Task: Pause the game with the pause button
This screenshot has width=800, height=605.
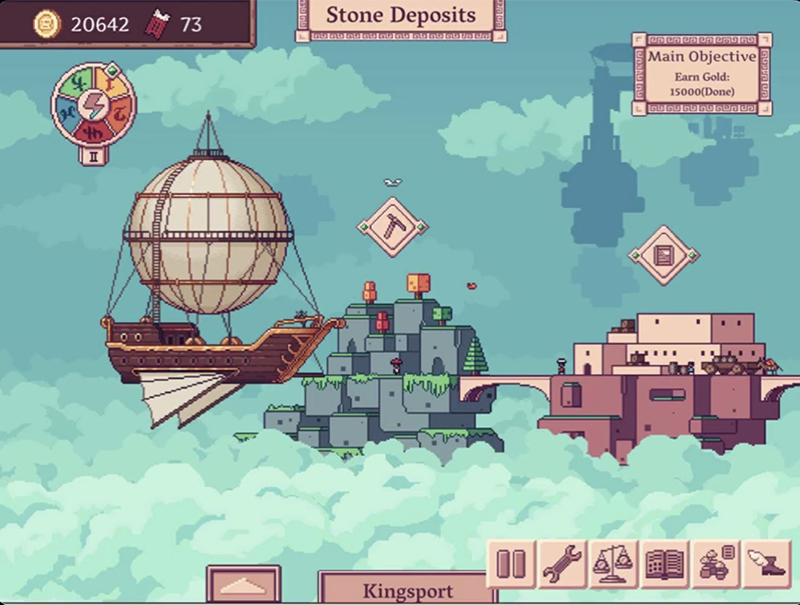Action: (510, 563)
